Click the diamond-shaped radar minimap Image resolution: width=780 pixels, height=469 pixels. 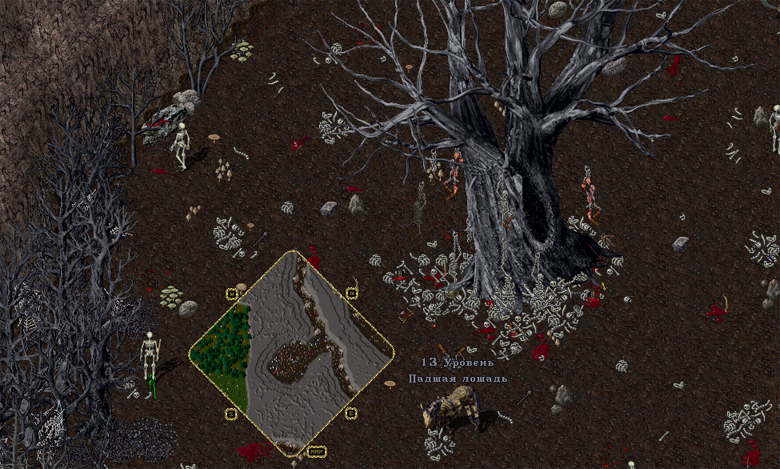click(291, 352)
